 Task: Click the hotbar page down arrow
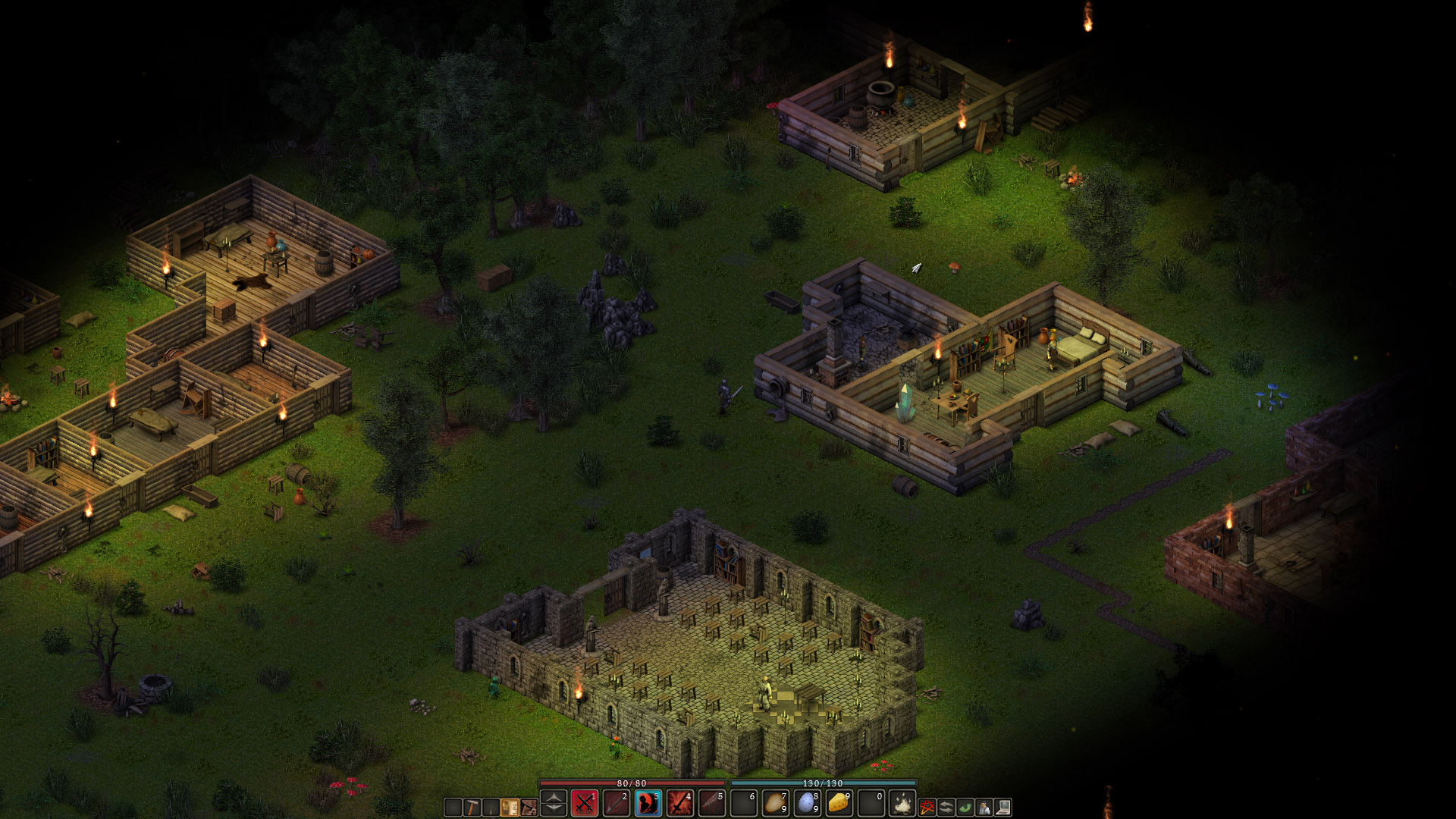click(x=554, y=810)
